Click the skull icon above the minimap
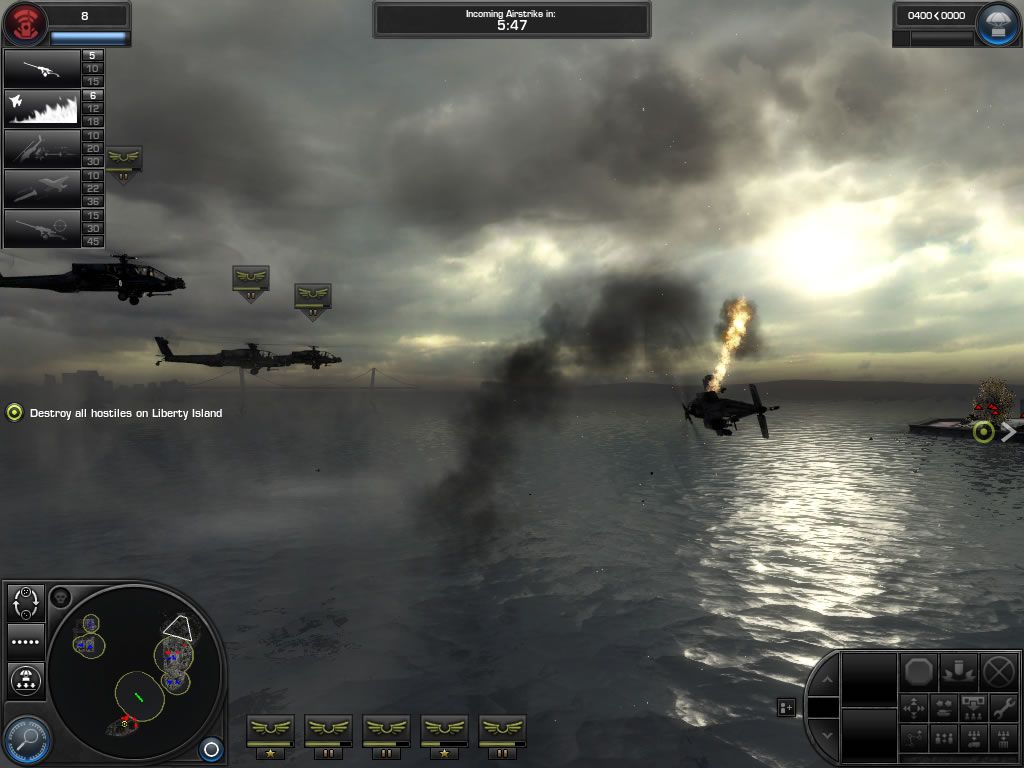Screen dimensions: 1024x768 pyautogui.click(x=59, y=597)
